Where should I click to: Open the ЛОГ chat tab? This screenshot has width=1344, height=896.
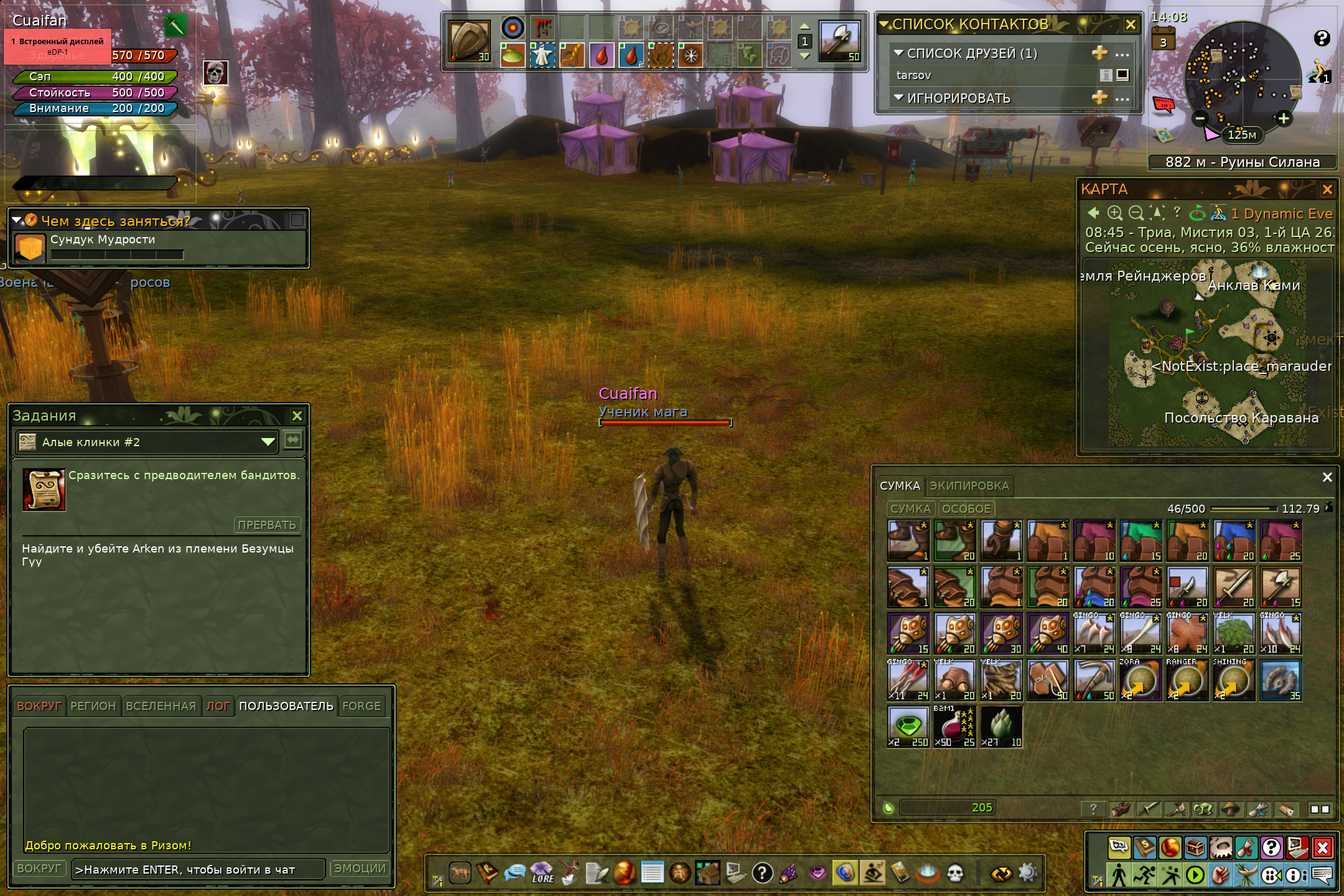point(218,706)
